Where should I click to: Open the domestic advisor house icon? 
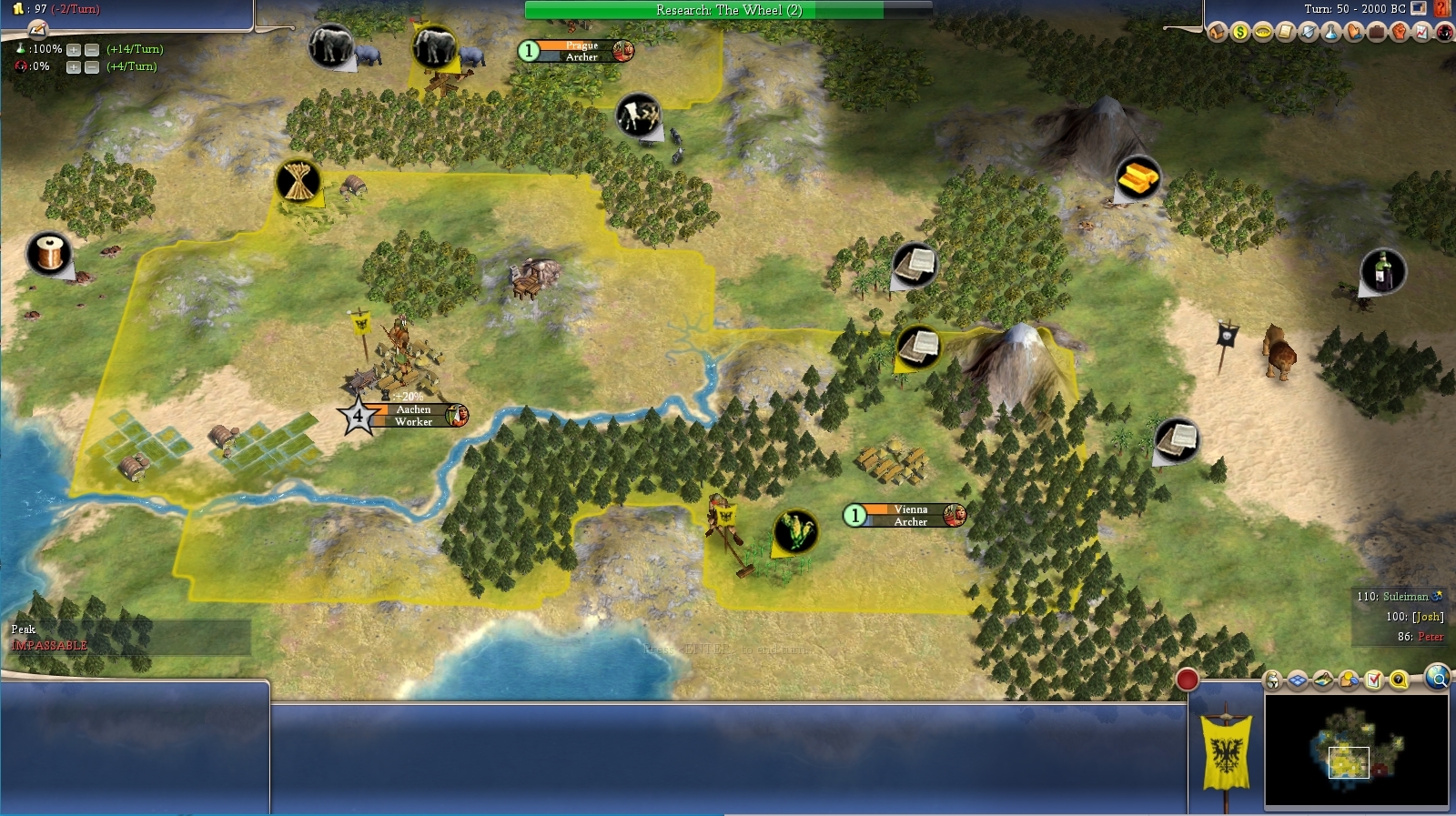1218,33
